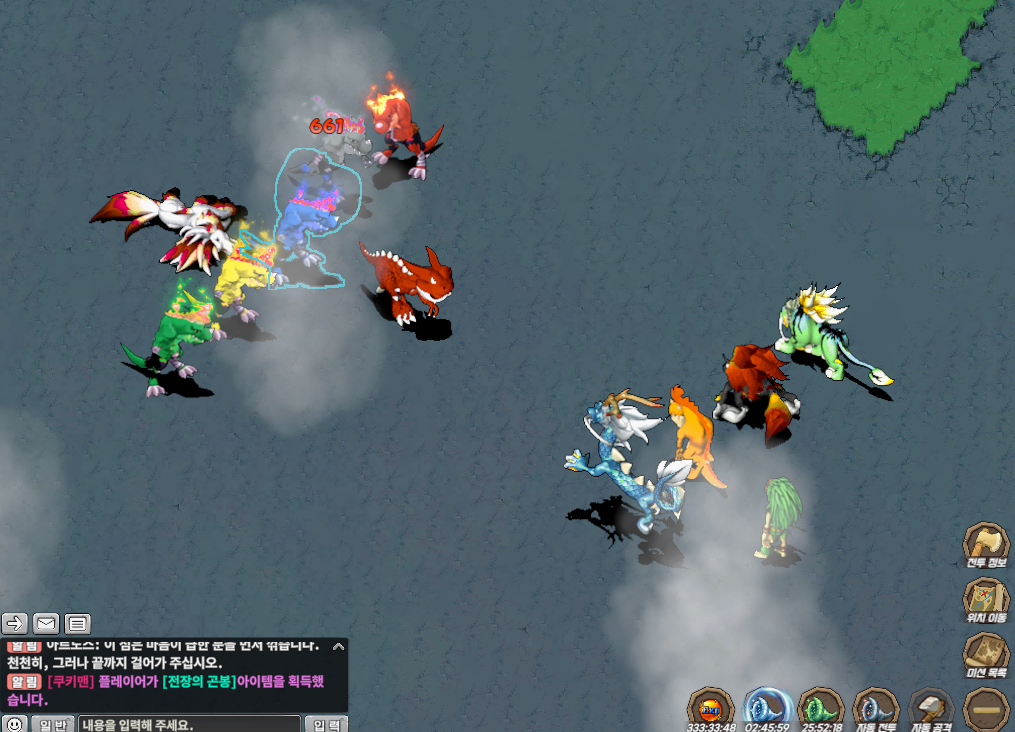Toggle 자동 공격 stone hammer icon

pos(931,709)
